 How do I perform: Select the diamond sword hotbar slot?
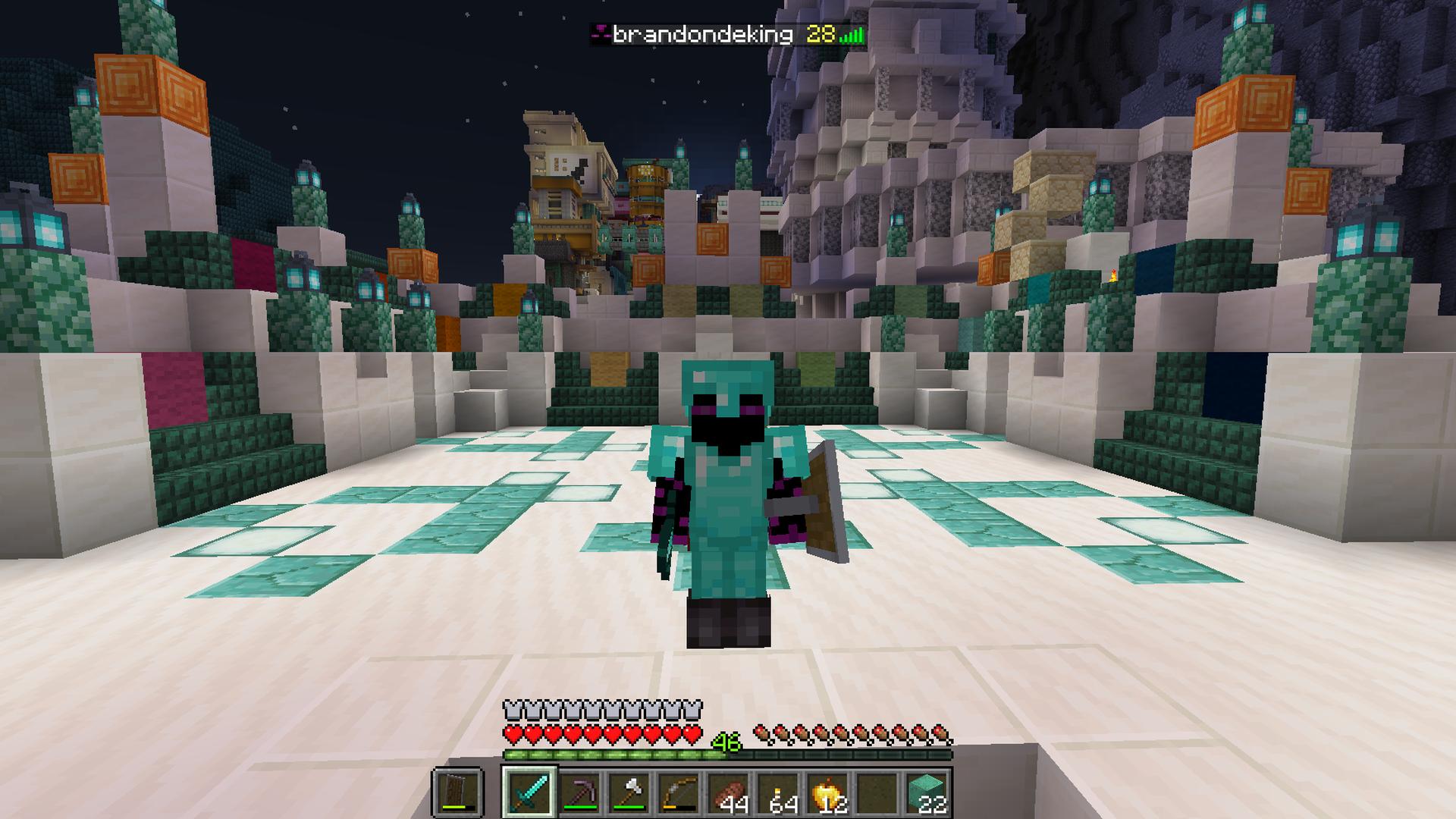529,792
